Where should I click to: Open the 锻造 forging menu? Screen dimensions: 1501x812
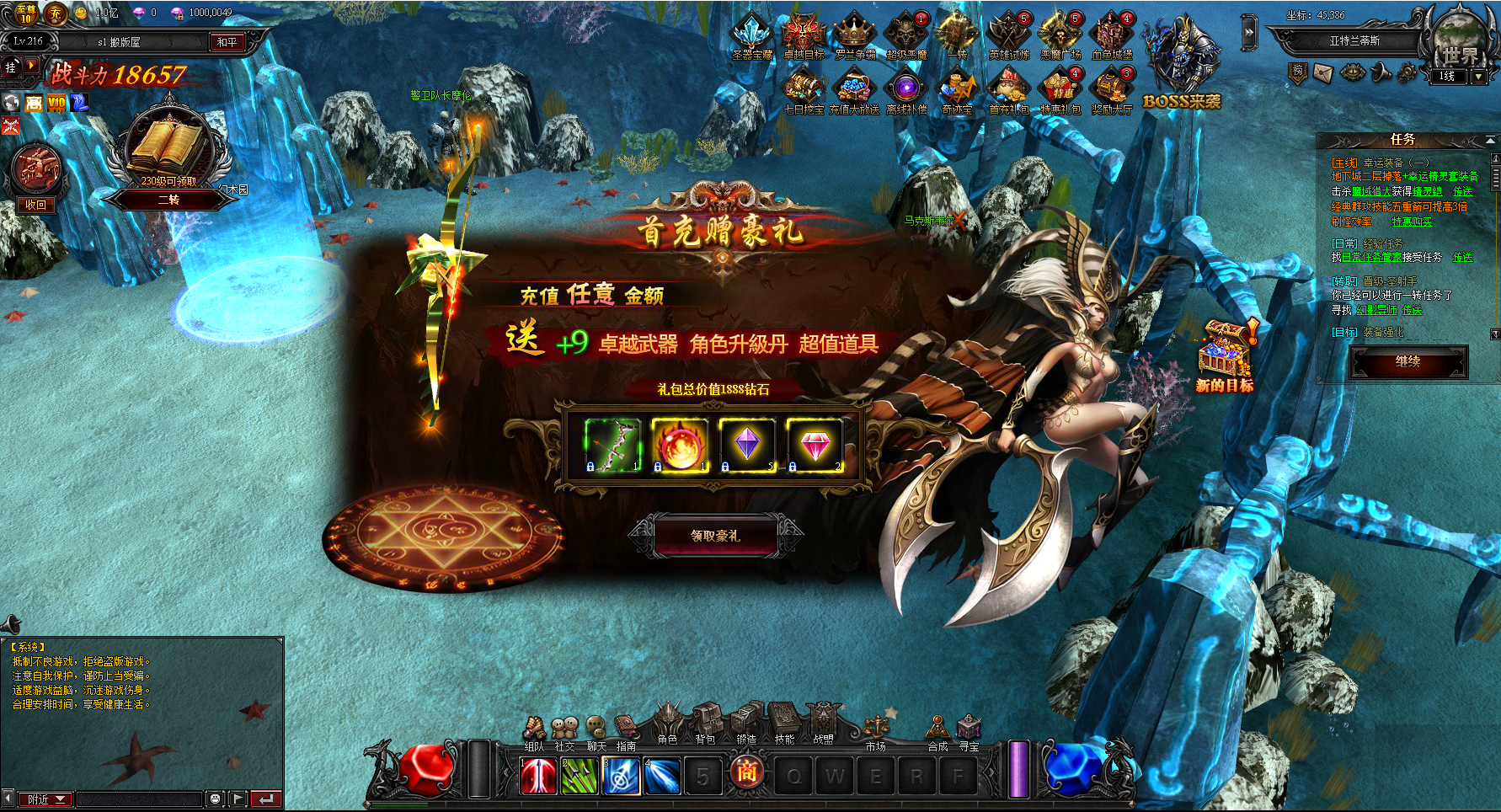[x=745, y=724]
